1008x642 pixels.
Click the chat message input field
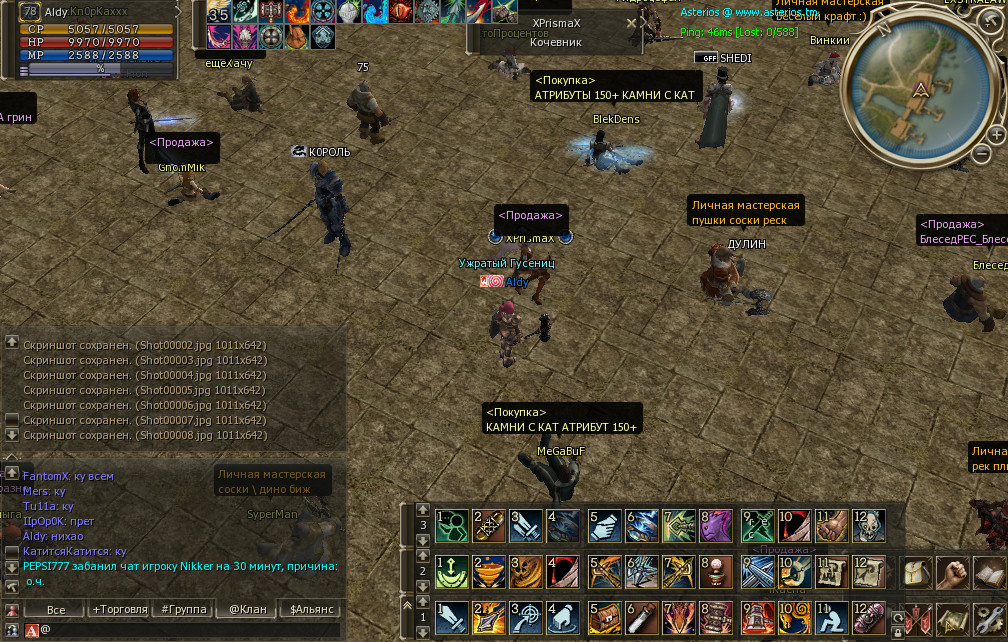190,630
